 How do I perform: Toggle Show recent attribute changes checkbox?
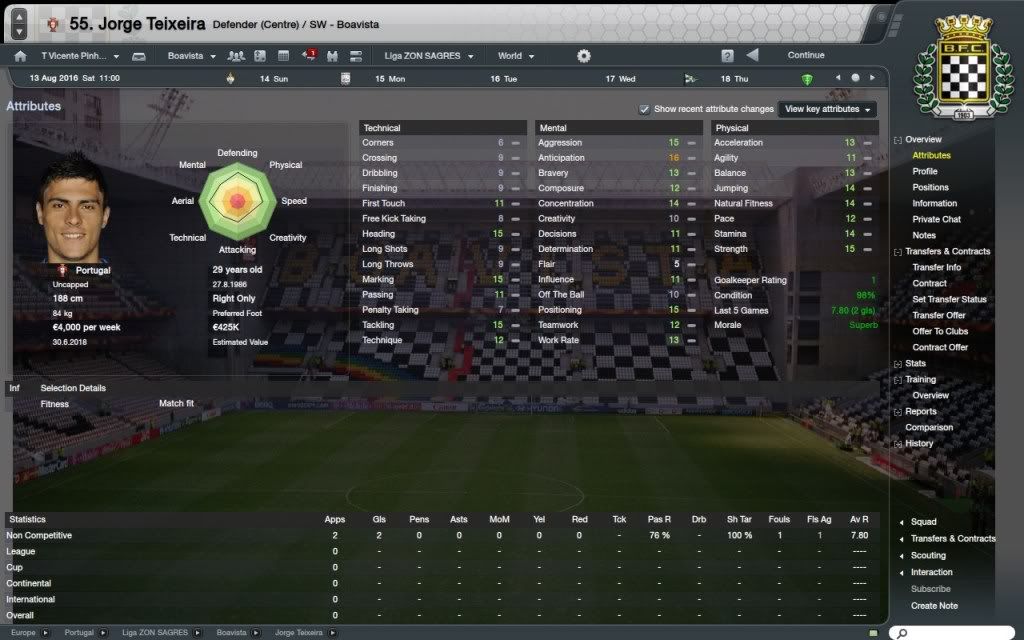click(645, 109)
